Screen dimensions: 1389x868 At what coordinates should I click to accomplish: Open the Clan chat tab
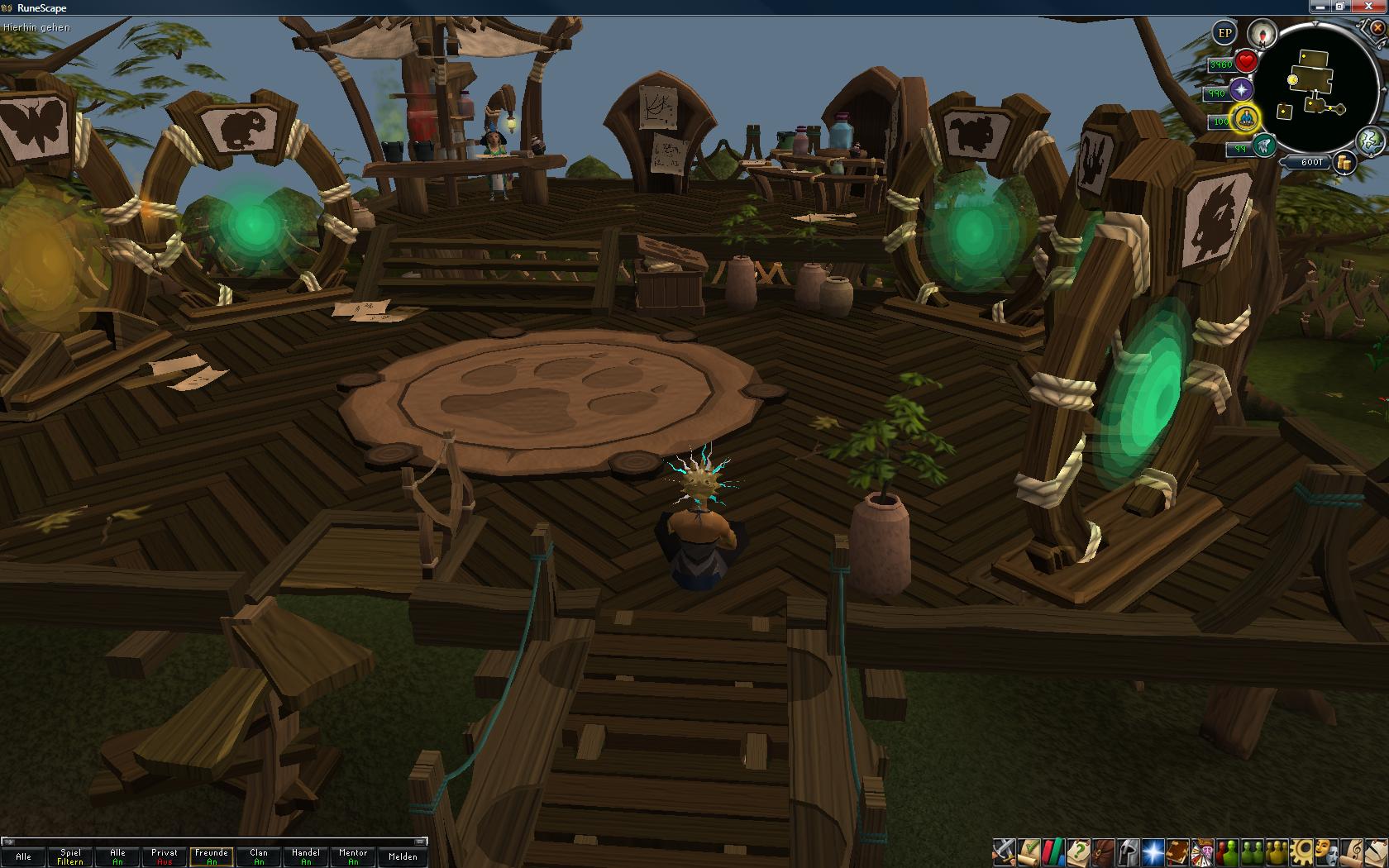coord(259,856)
